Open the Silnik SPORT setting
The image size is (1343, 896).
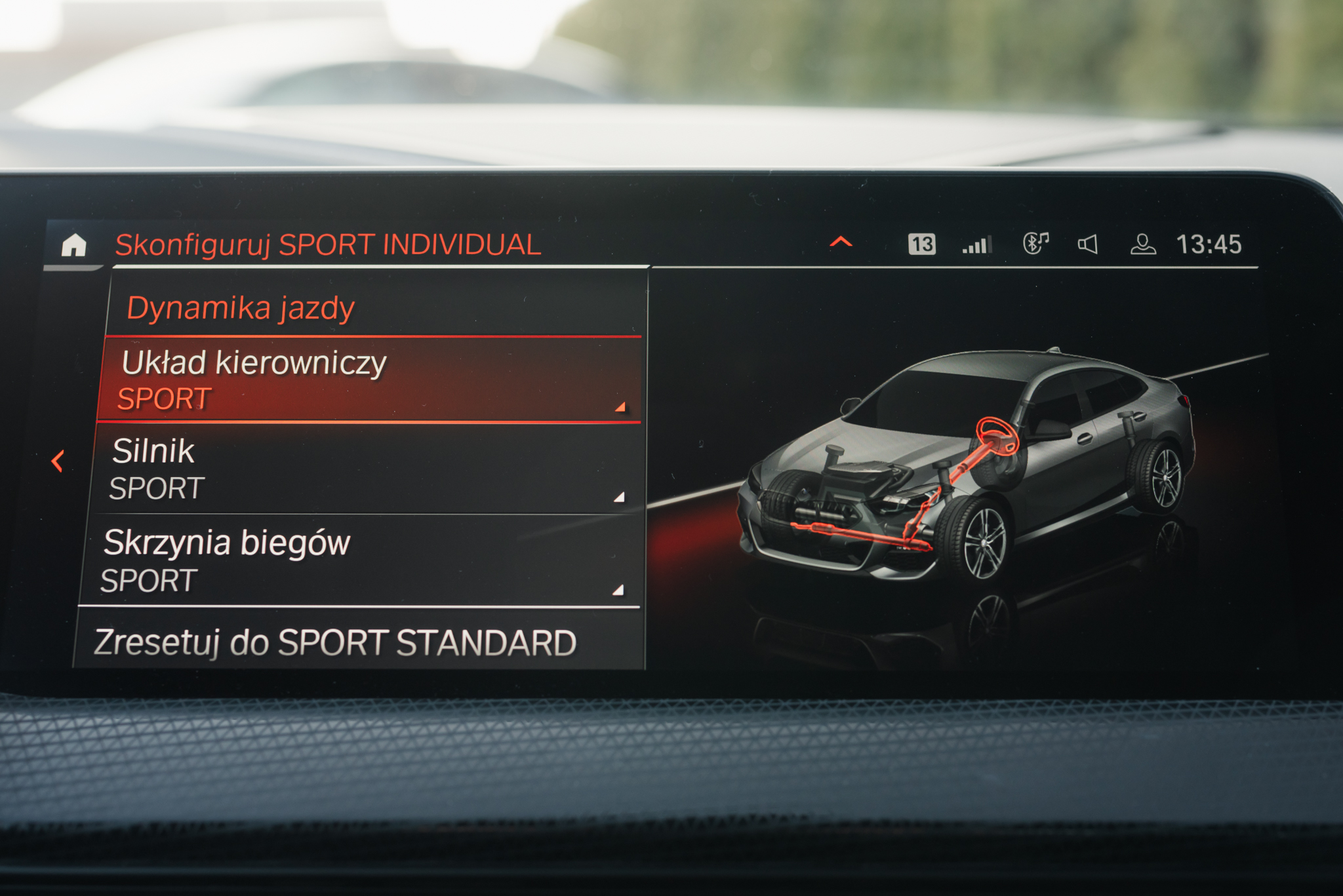(x=365, y=469)
